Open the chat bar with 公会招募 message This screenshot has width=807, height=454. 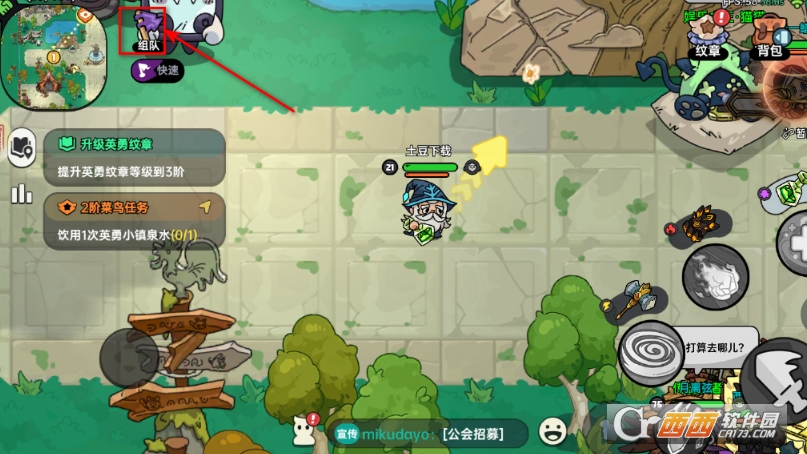click(429, 433)
